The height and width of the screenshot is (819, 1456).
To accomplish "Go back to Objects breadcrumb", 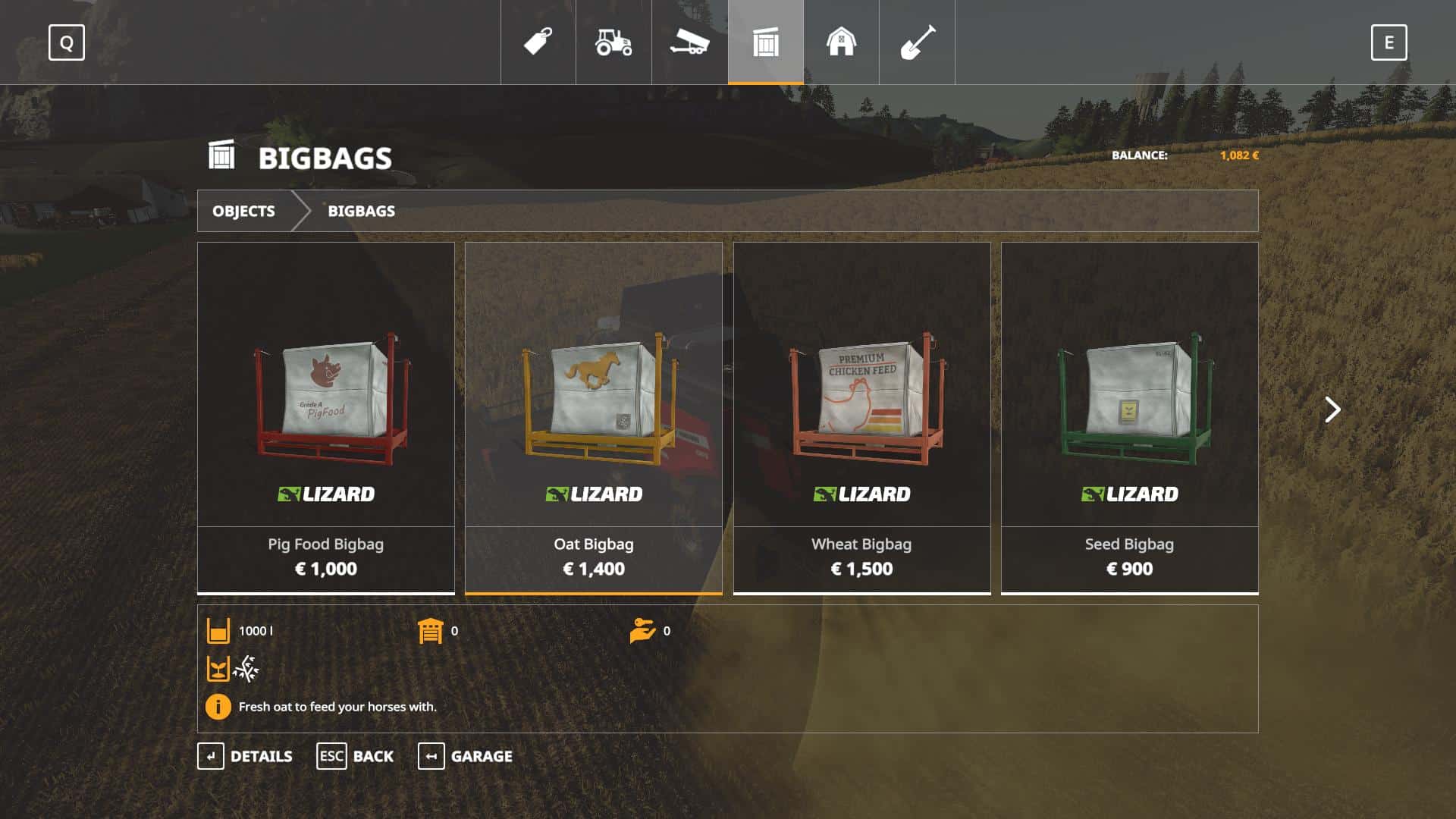I will pos(243,211).
